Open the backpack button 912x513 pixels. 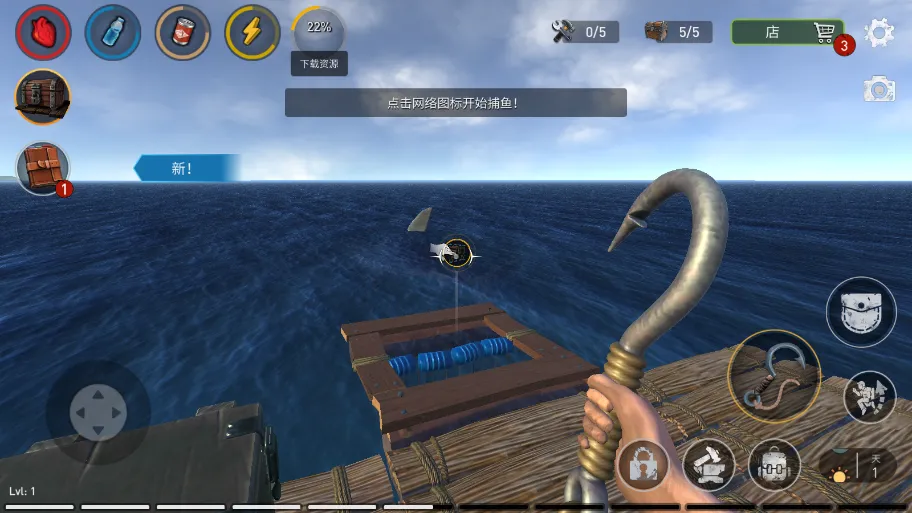[x=774, y=465]
